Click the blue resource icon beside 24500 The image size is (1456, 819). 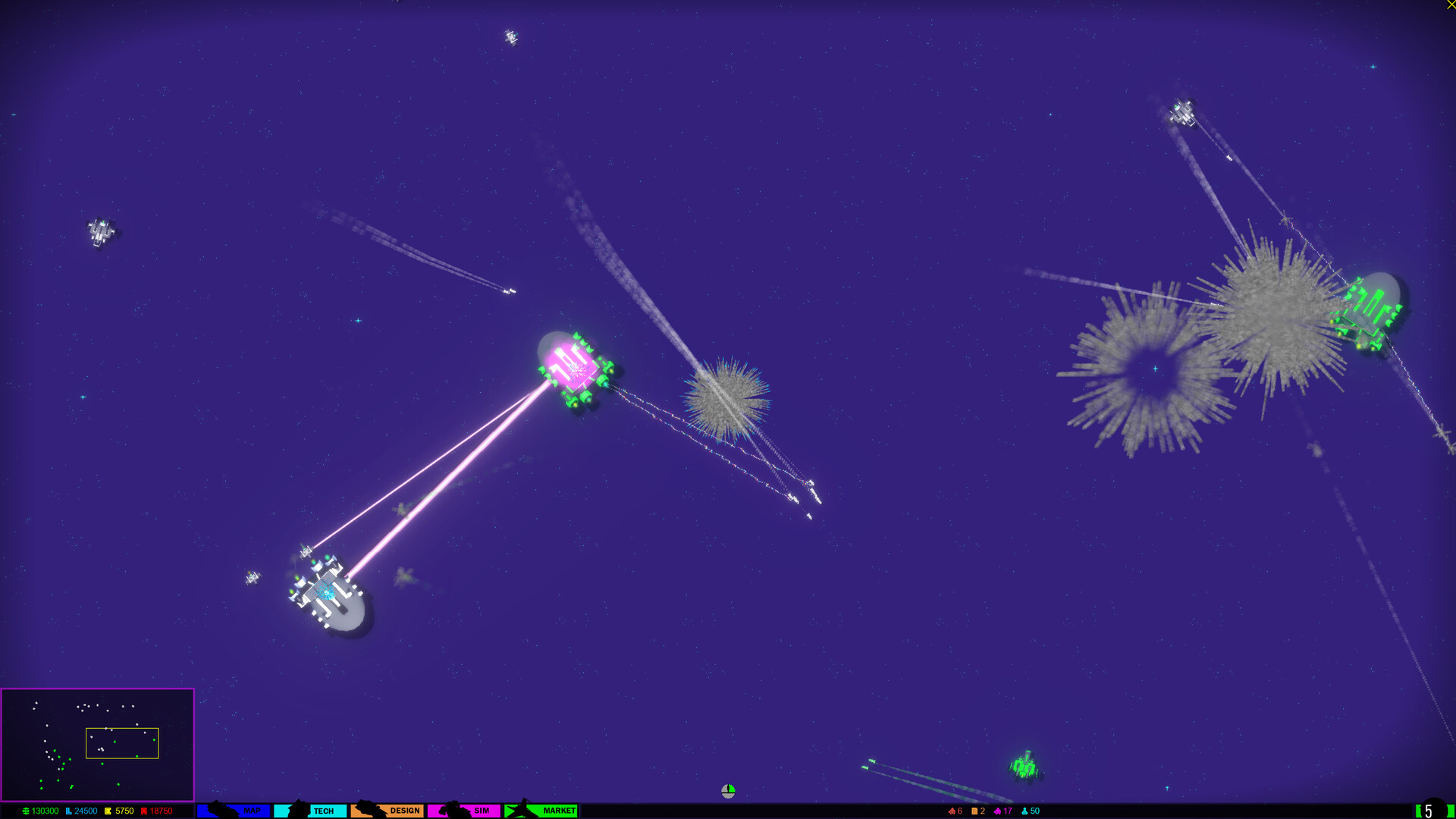67,811
